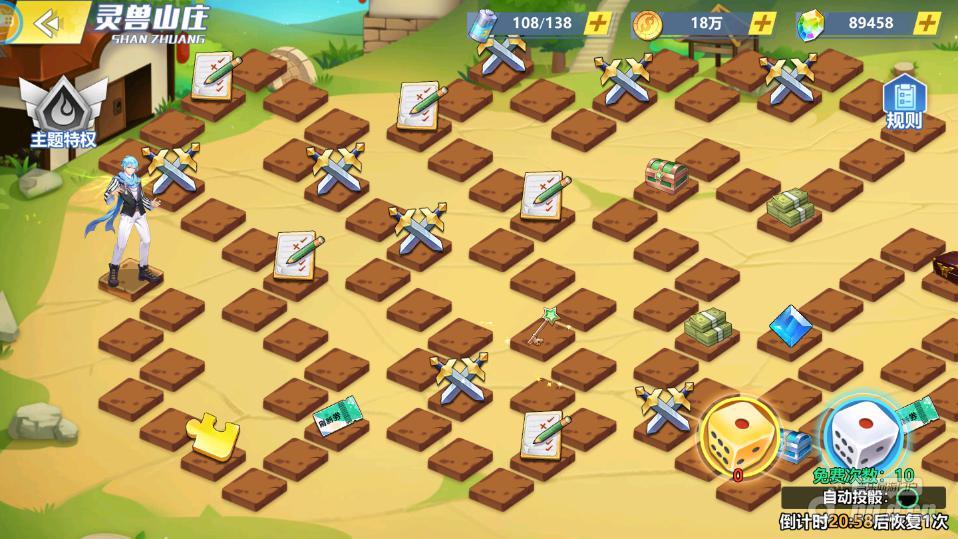Open the 规则 rules panel
Viewport: 958px width, 539px height.
[904, 104]
